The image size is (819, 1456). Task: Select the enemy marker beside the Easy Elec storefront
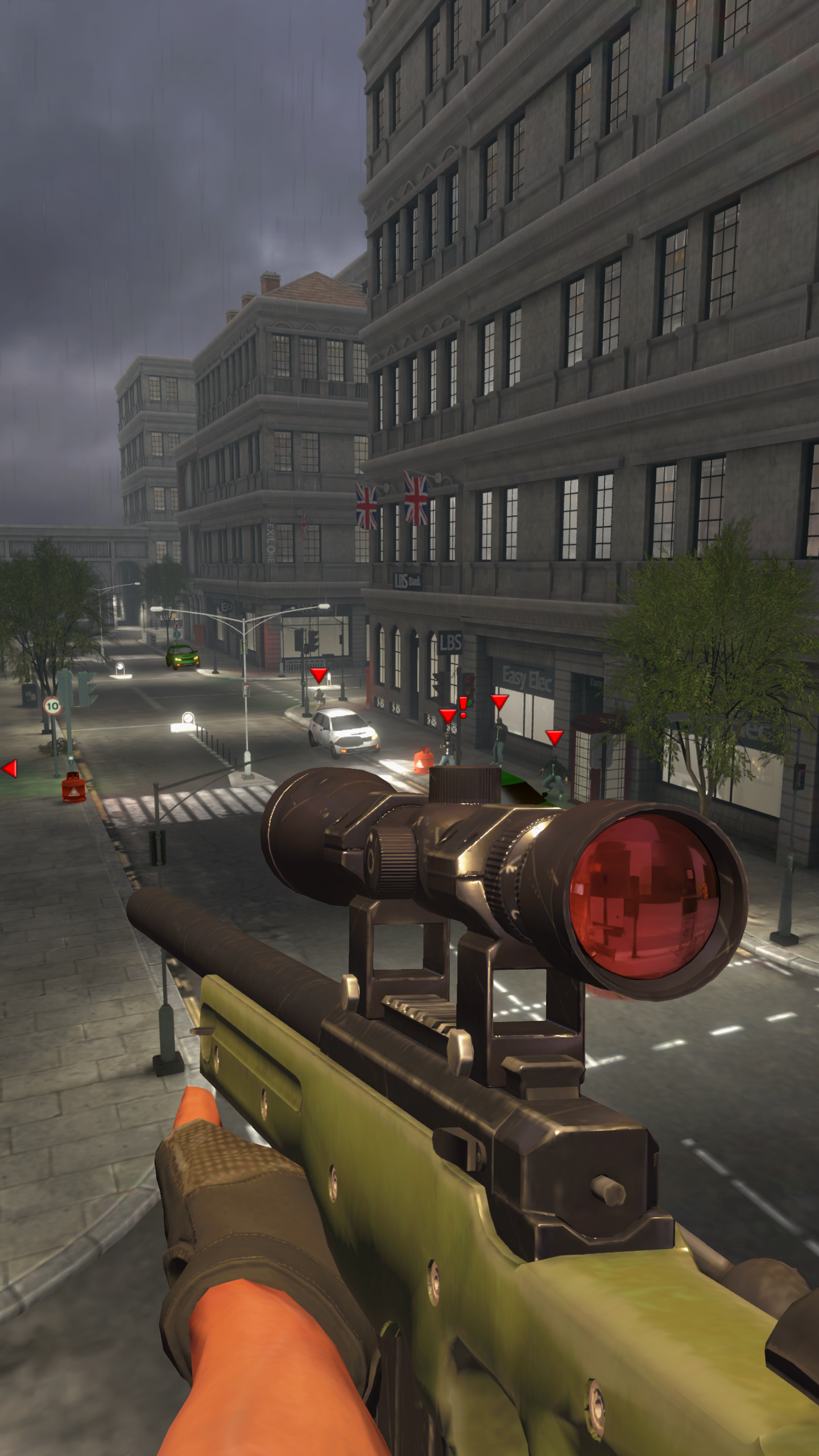tap(499, 701)
